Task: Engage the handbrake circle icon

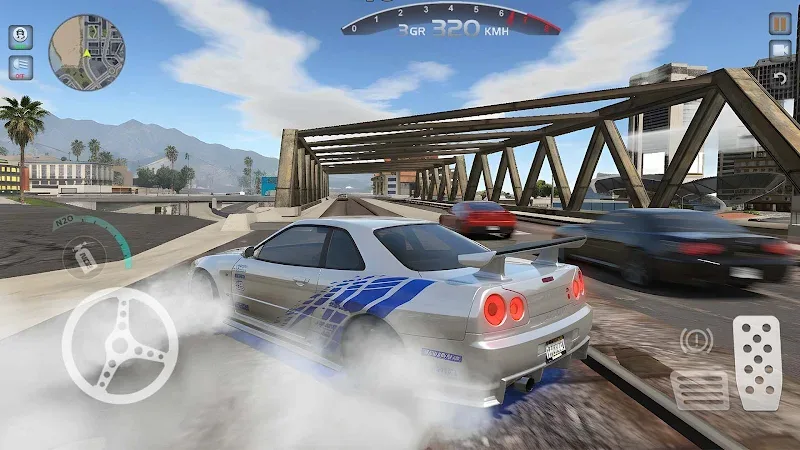Action: click(697, 340)
